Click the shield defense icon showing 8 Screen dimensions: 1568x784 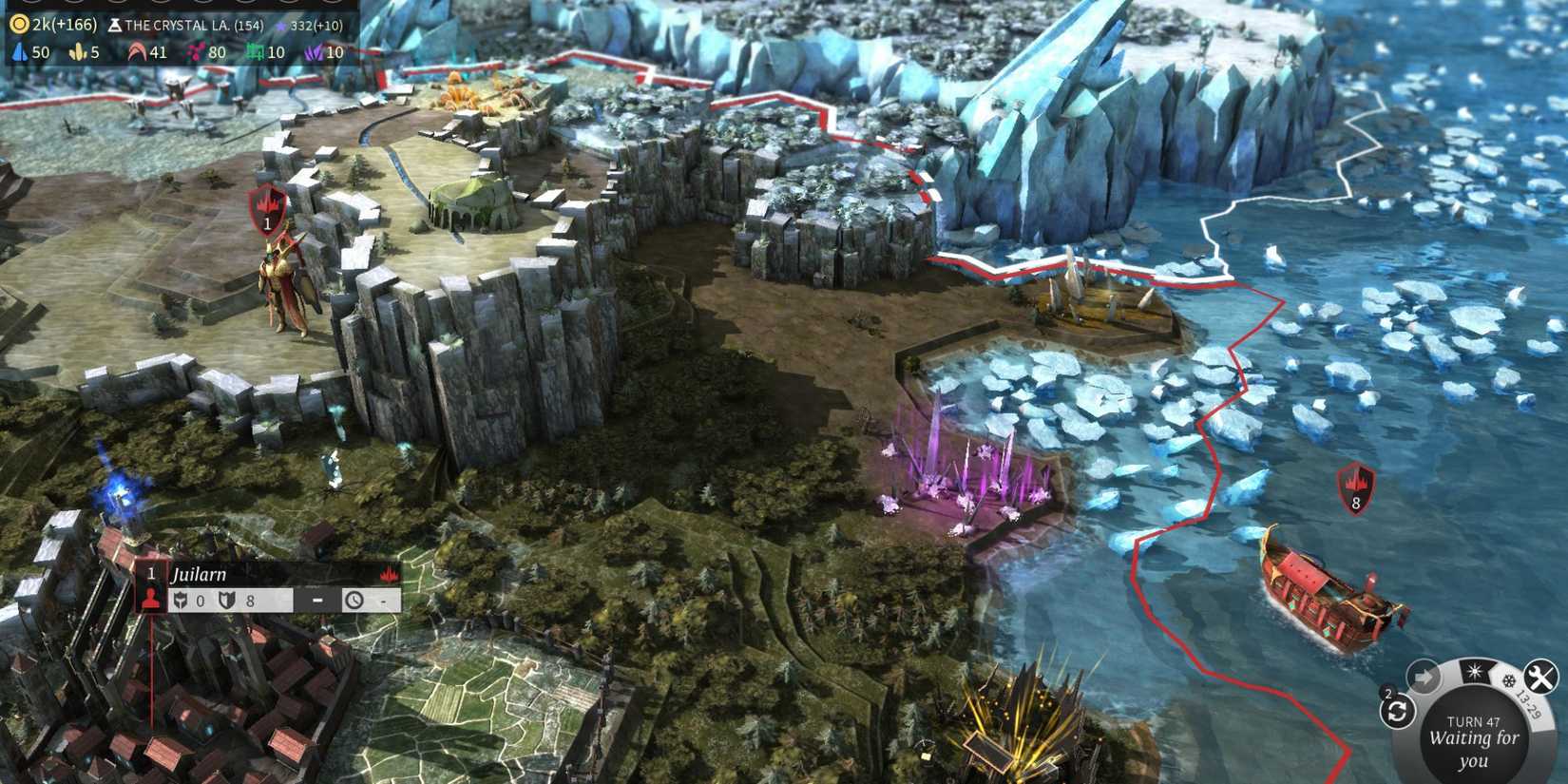[x=226, y=601]
